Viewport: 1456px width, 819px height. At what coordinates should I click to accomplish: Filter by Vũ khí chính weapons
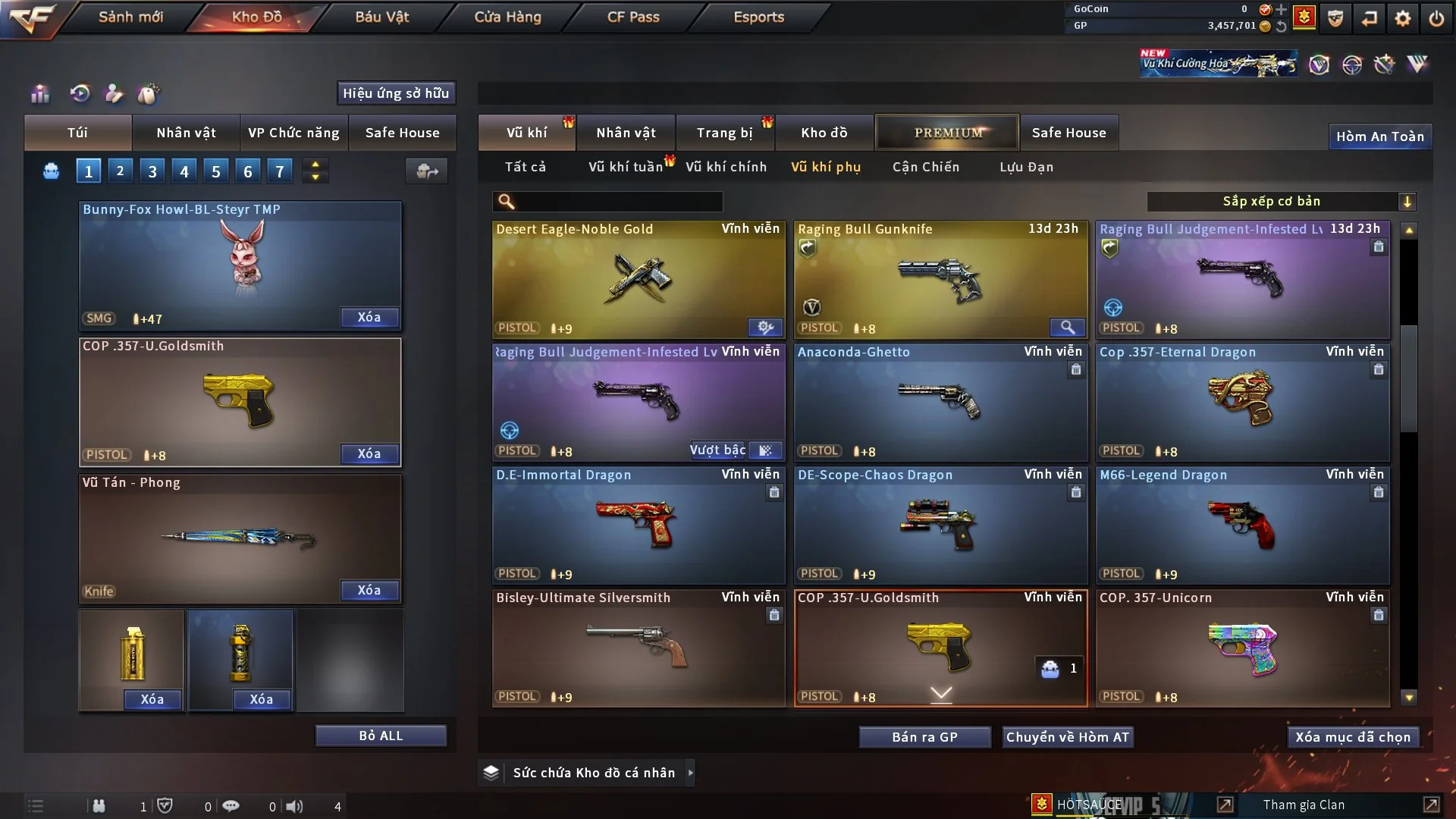(x=726, y=167)
